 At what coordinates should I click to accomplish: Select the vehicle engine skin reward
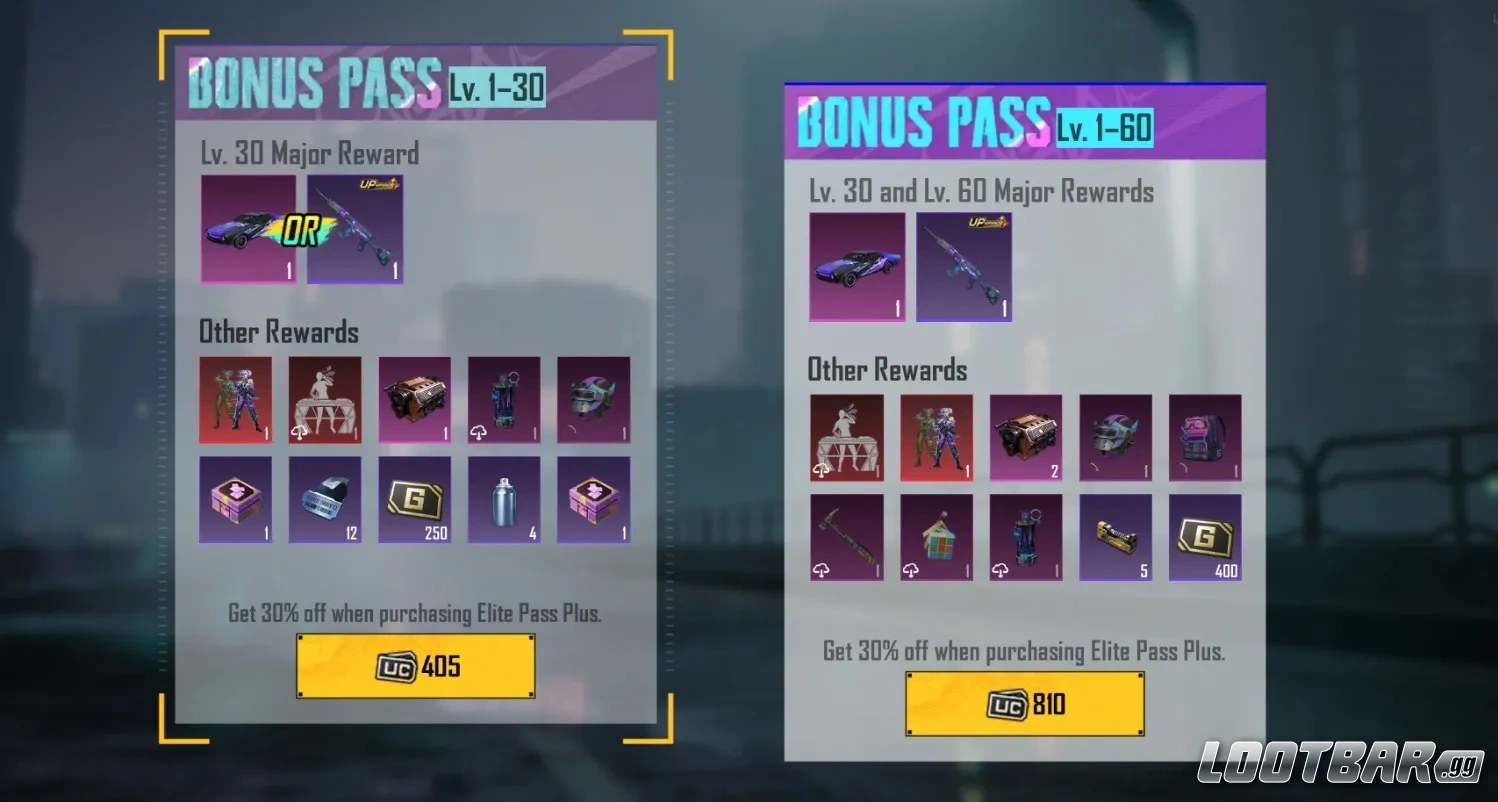415,400
